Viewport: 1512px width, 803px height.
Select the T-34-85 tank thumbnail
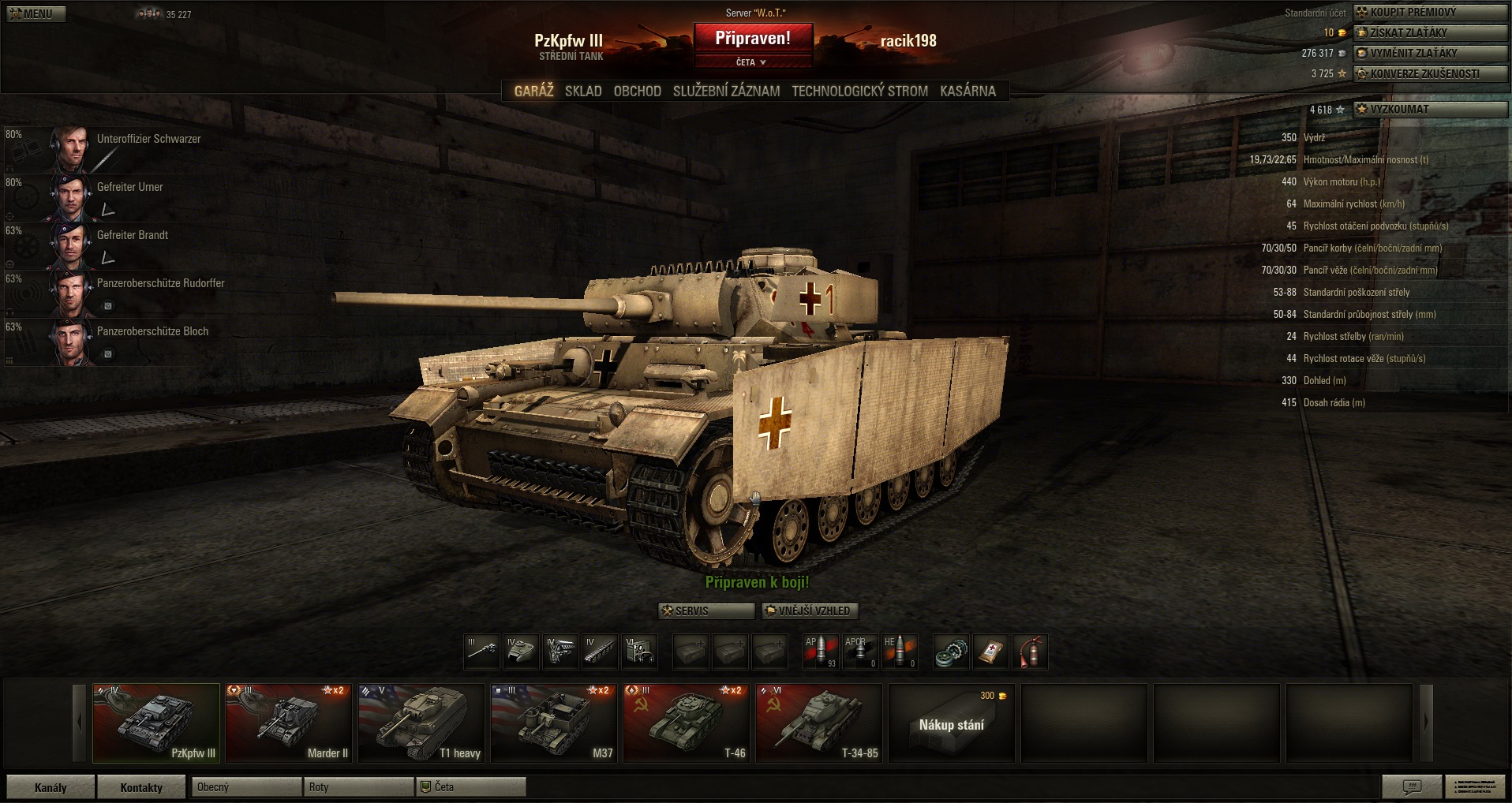tap(818, 723)
